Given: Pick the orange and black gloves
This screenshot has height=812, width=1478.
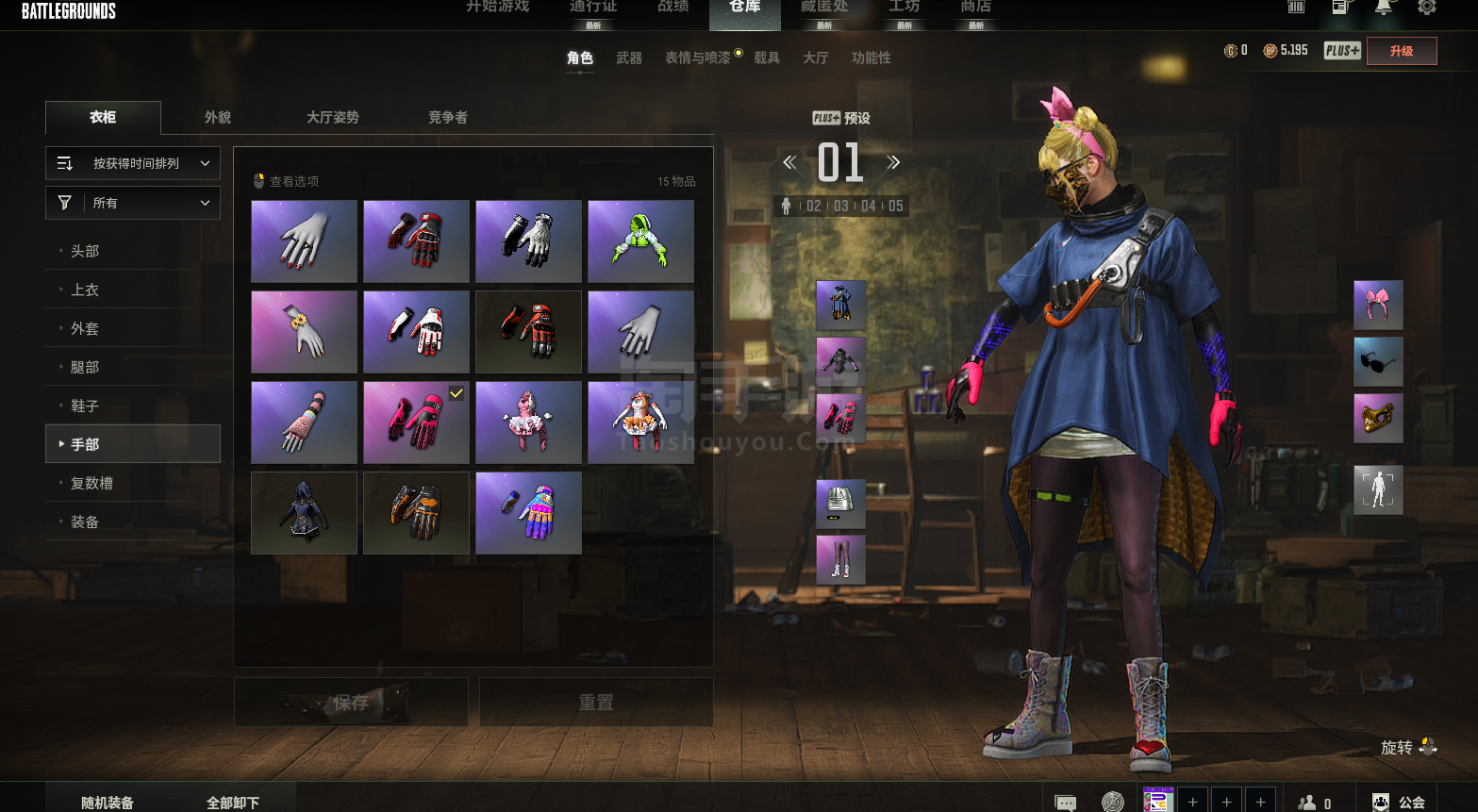Looking at the screenshot, I should pyautogui.click(x=416, y=513).
